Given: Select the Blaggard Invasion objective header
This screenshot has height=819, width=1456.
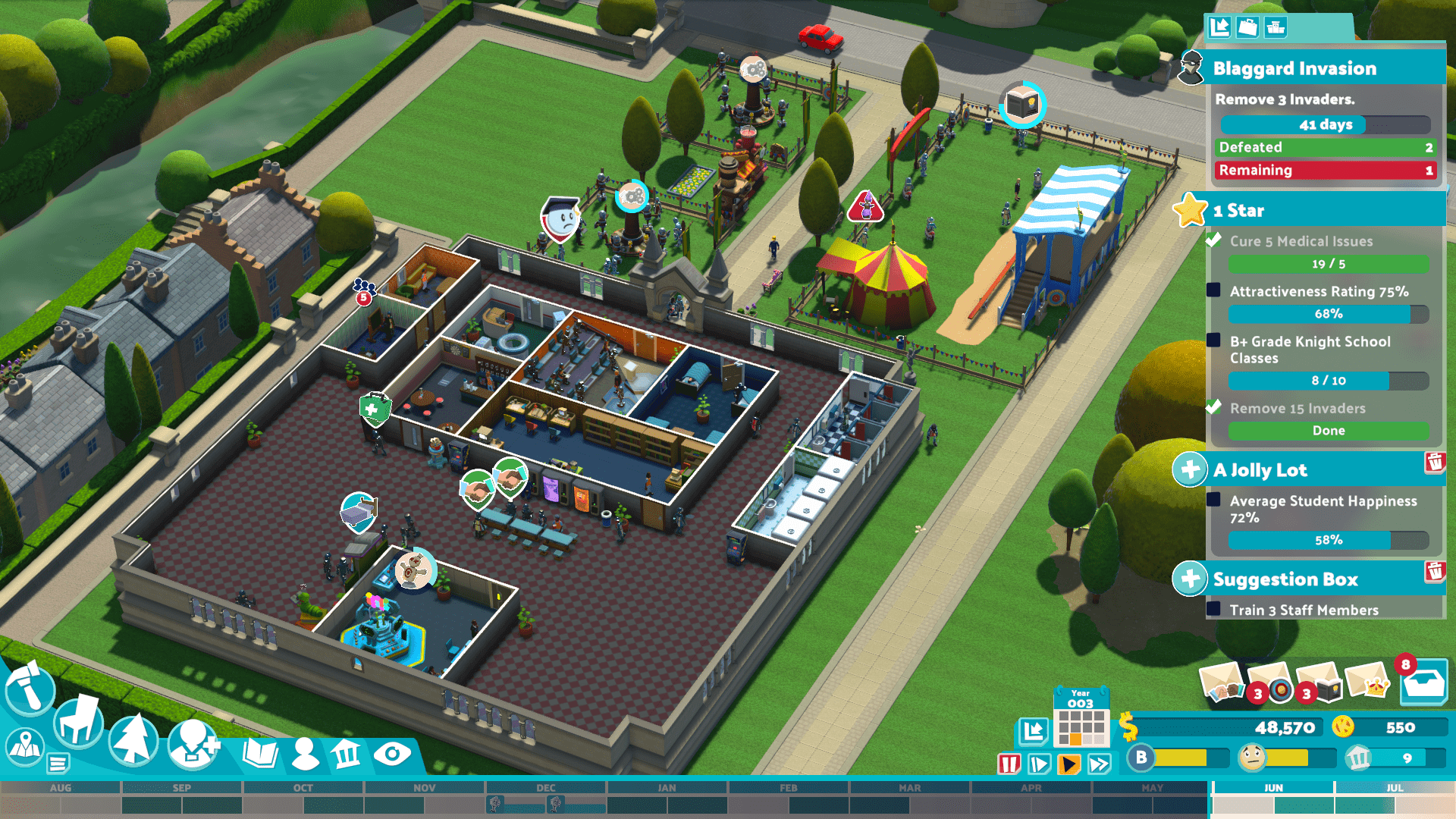Looking at the screenshot, I should 1294,68.
